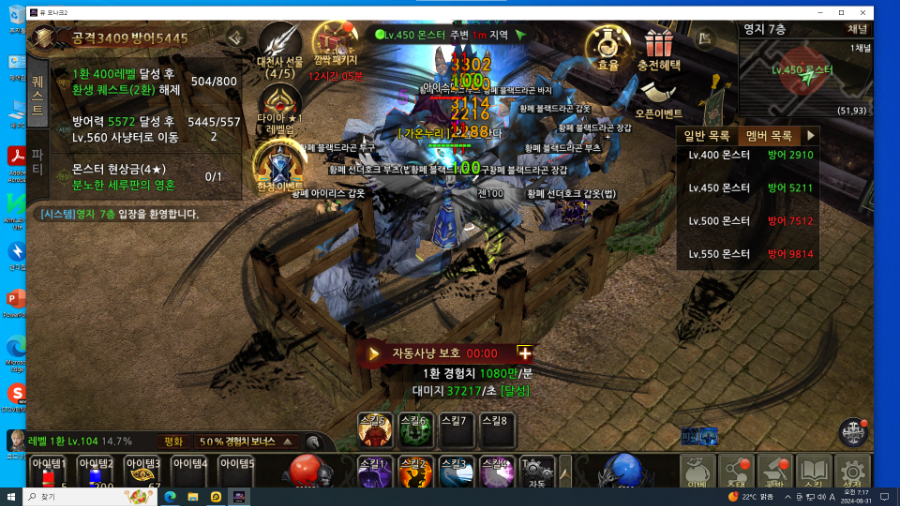Switch to the 파티 side tab
Screen dimensions: 900x506
[37, 160]
